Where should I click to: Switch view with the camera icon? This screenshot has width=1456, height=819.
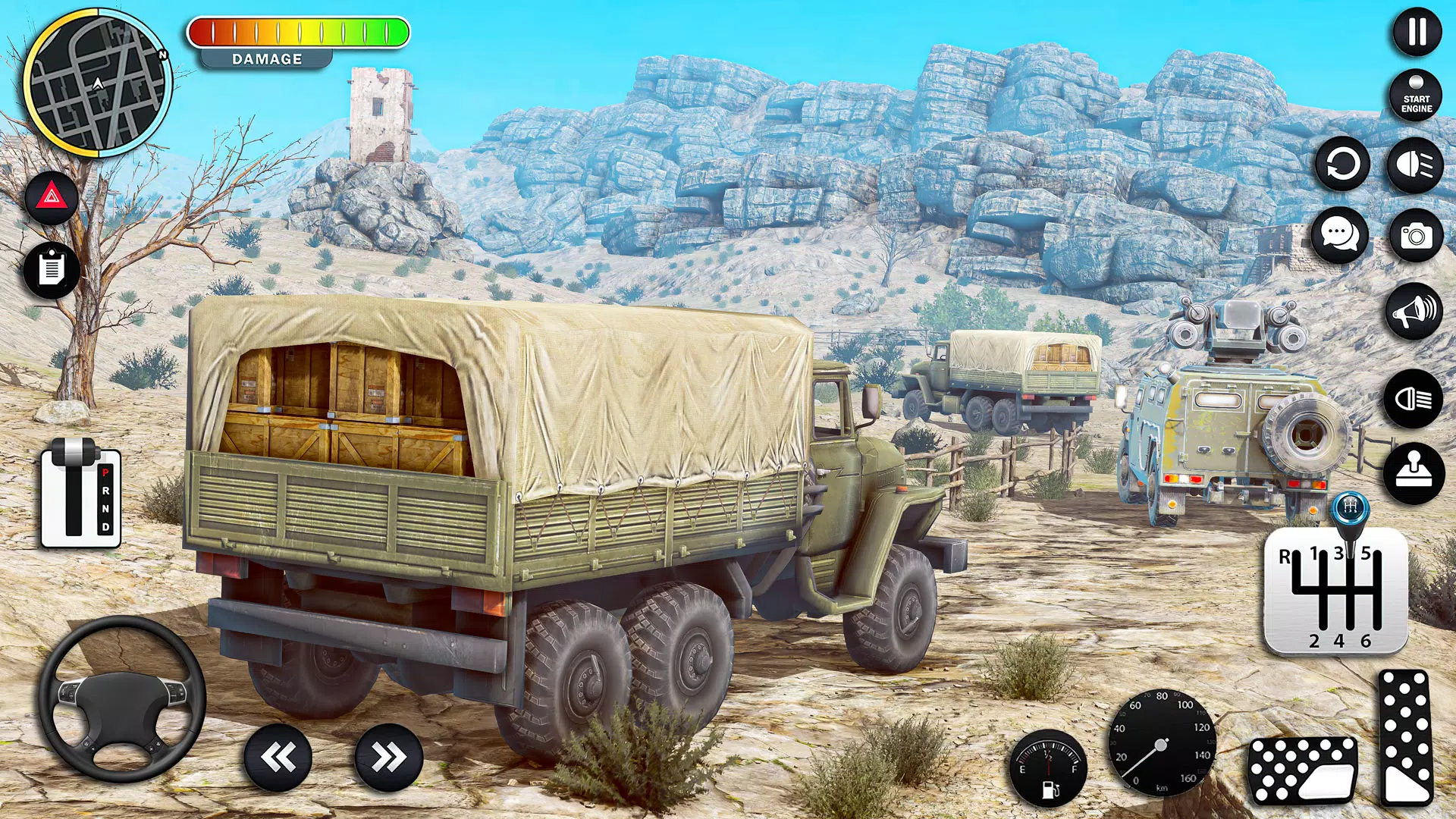(x=1415, y=236)
